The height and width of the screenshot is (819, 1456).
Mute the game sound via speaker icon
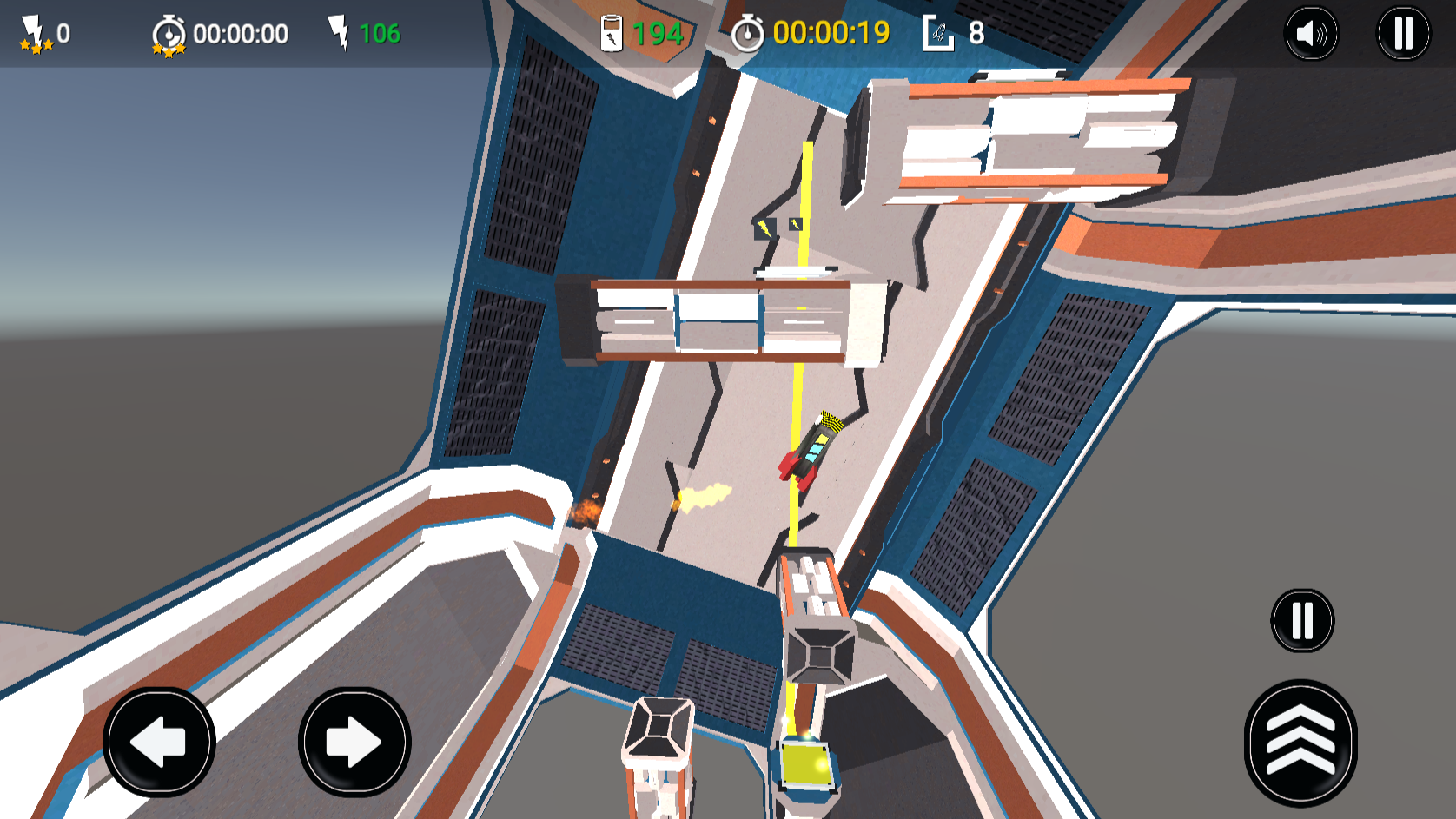[1312, 31]
